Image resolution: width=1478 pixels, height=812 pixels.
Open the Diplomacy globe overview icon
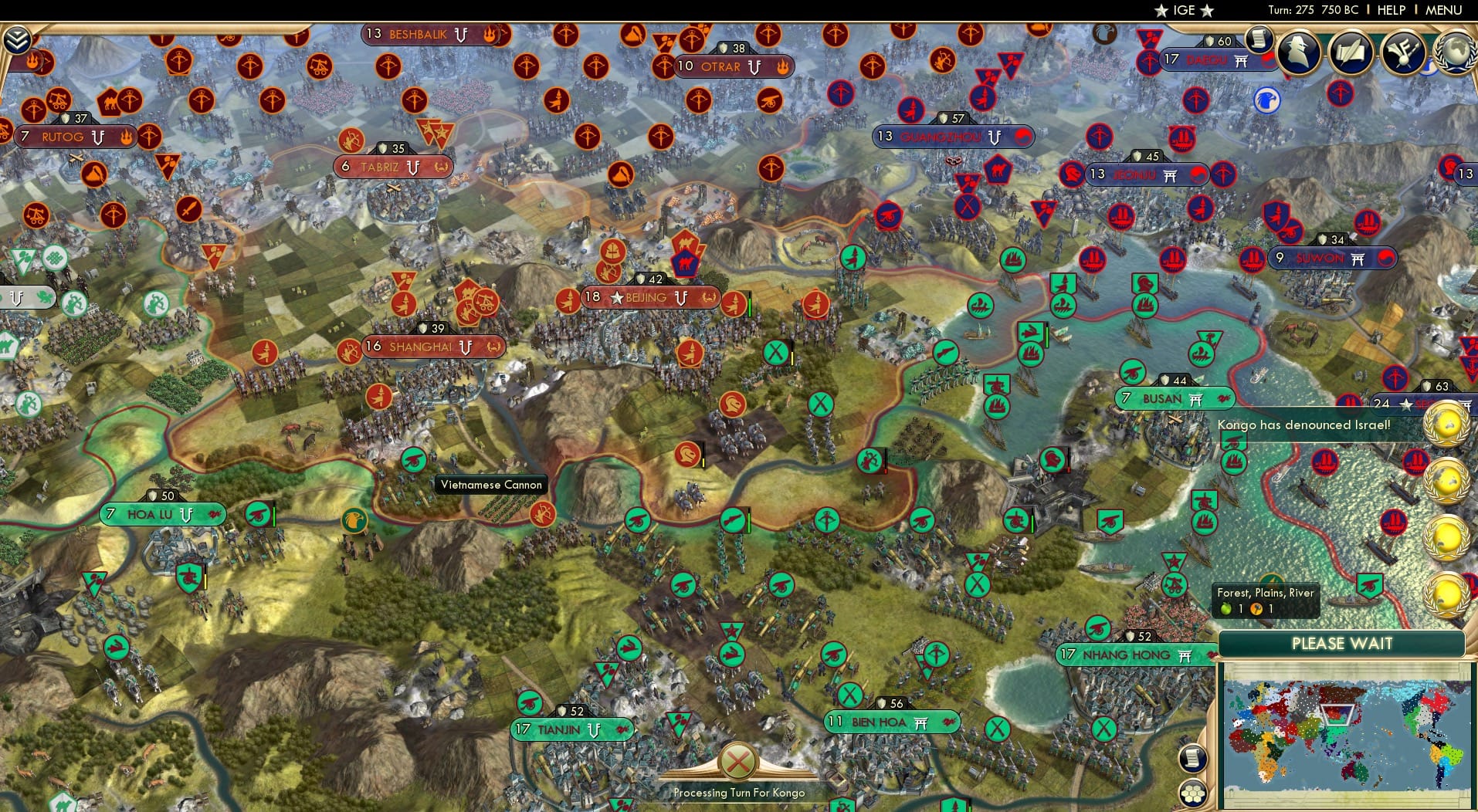point(1455,54)
